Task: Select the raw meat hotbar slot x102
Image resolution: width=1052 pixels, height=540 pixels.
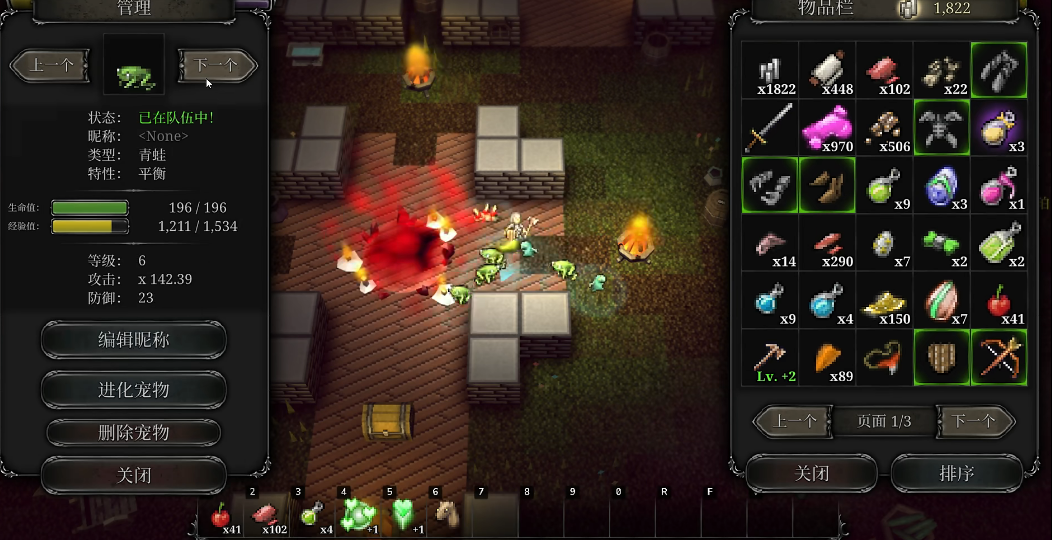Action: 267,516
